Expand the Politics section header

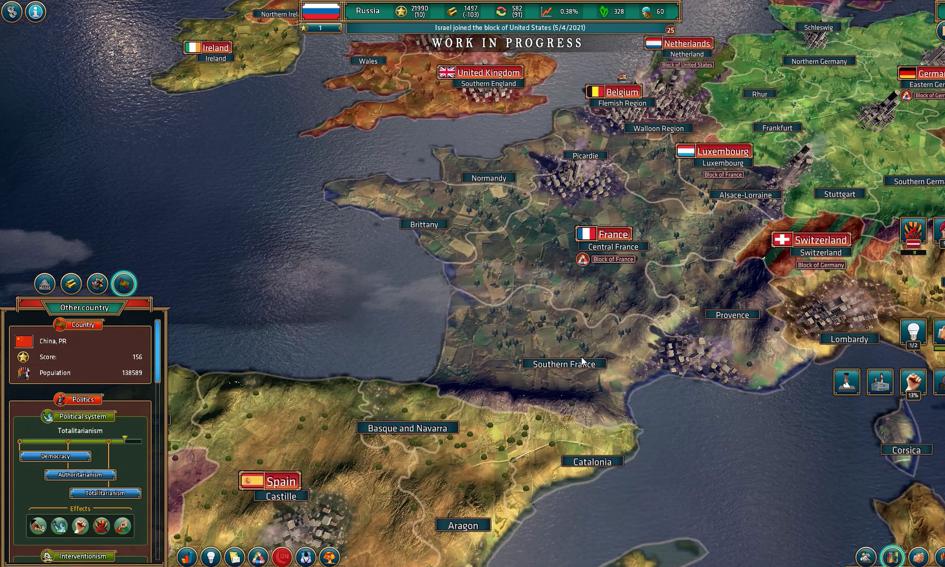(80, 399)
